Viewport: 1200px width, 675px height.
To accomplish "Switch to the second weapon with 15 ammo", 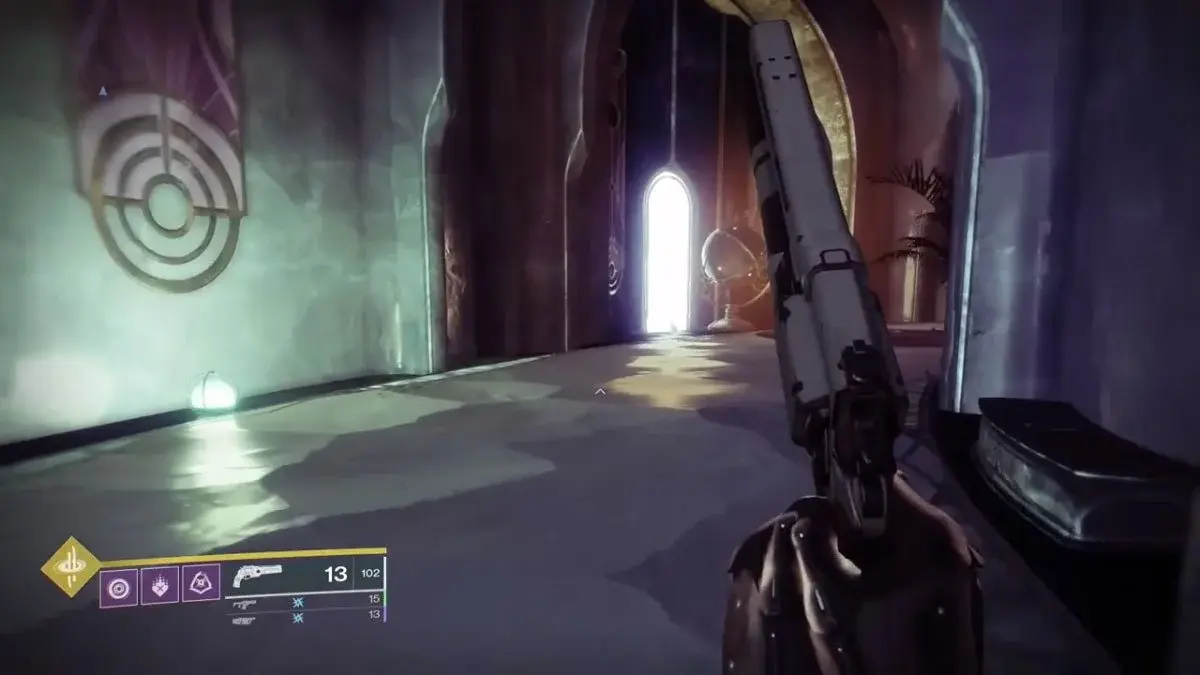I will (243, 605).
